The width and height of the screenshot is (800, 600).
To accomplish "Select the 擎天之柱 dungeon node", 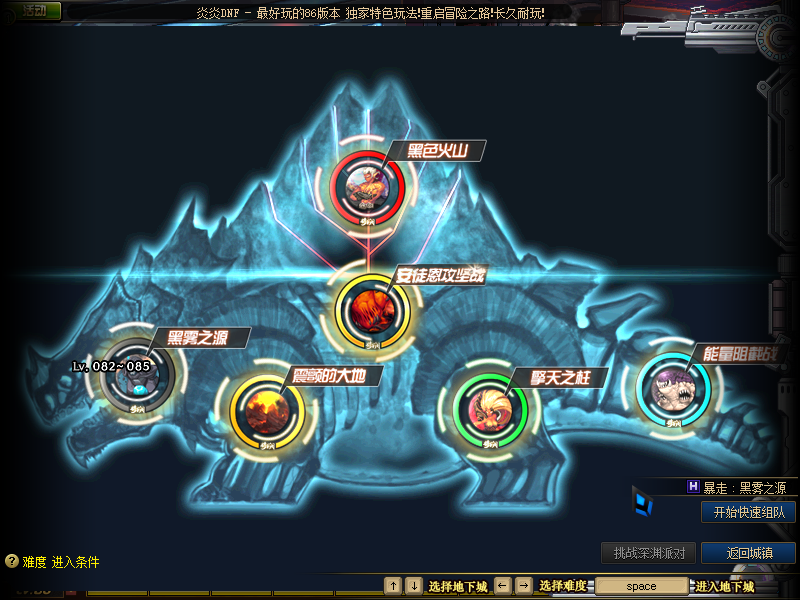I will point(490,408).
